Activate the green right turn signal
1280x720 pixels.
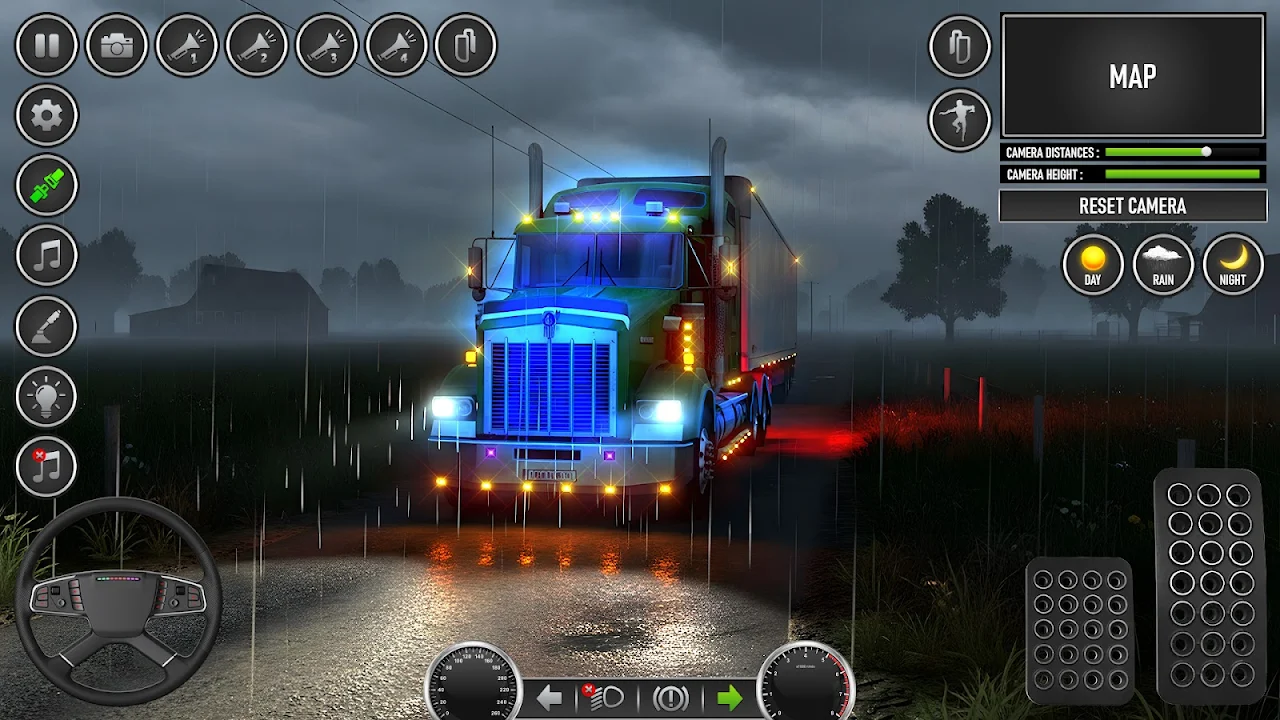(x=729, y=698)
